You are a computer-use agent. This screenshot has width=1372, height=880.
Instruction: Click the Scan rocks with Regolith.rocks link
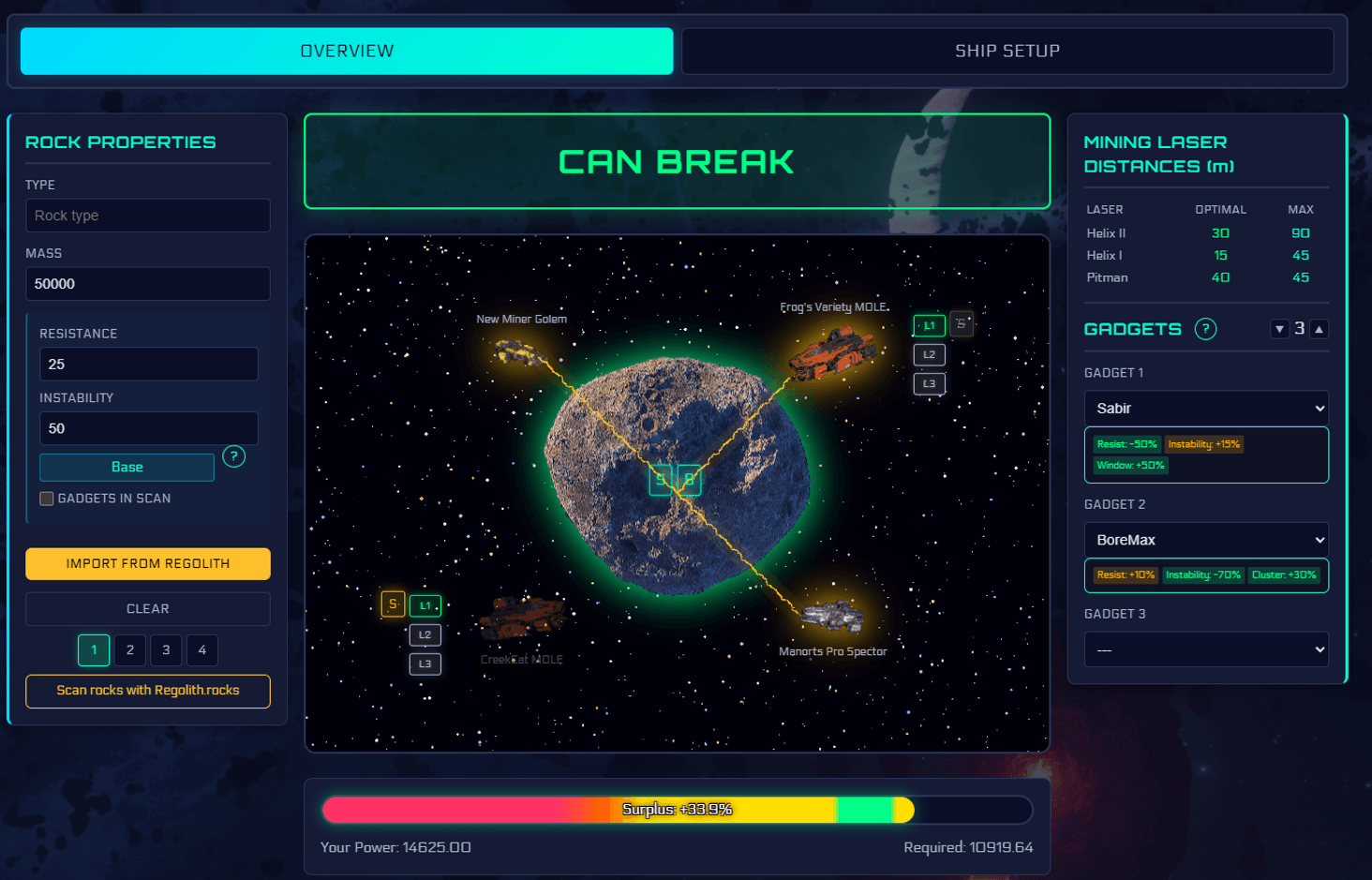point(147,691)
